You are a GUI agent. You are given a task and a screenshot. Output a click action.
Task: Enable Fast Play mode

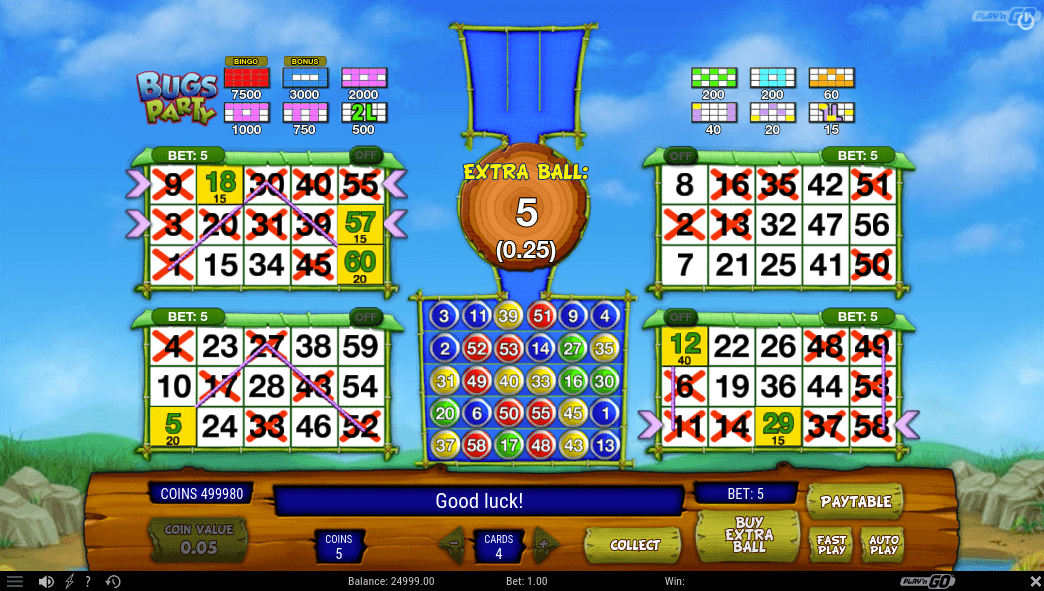pos(832,546)
